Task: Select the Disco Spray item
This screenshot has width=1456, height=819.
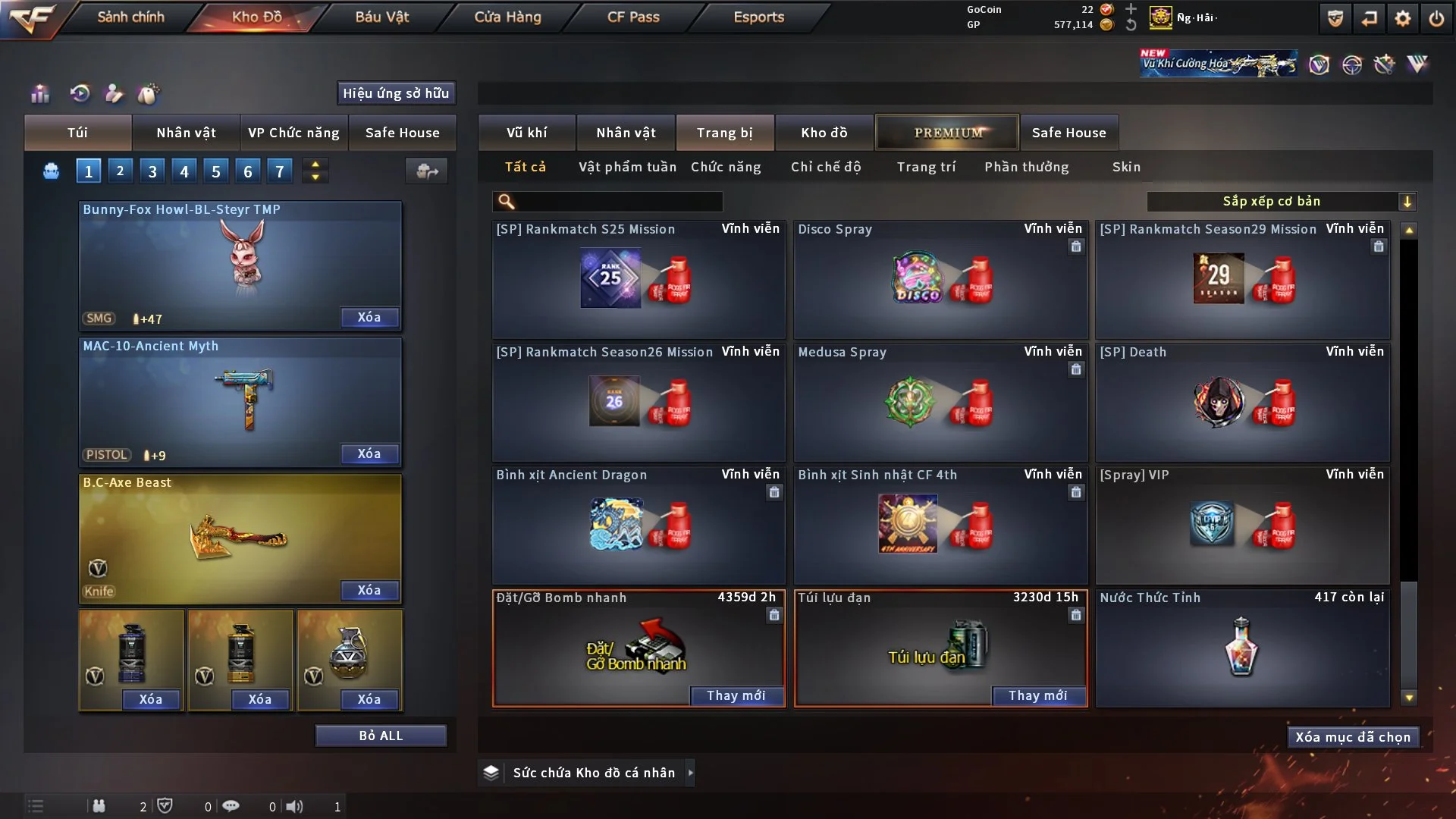Action: click(940, 280)
